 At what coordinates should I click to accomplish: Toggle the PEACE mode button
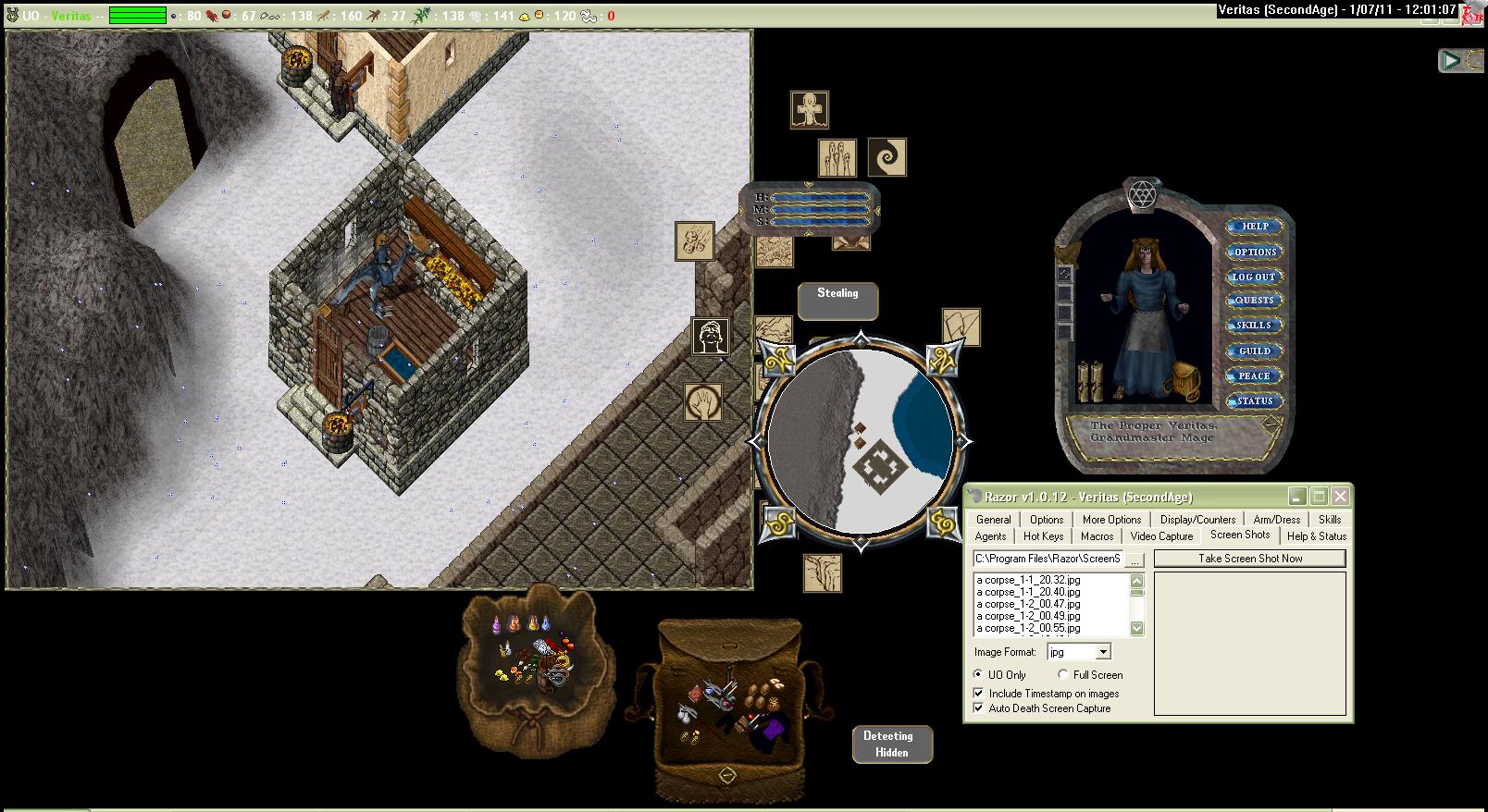click(x=1254, y=376)
